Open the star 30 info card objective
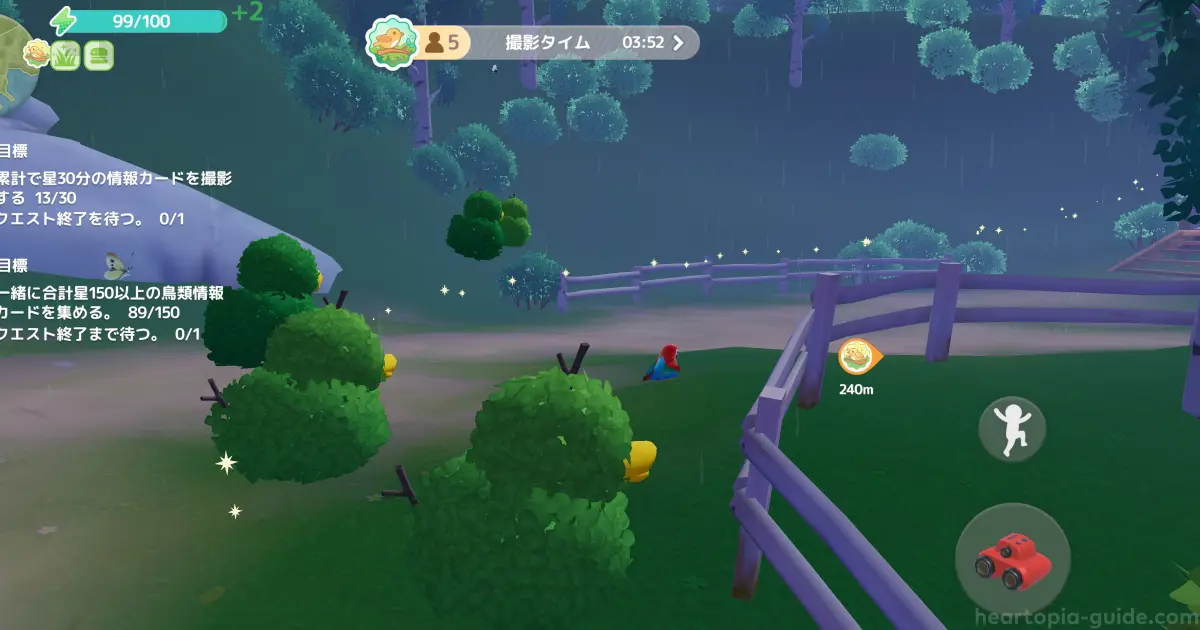This screenshot has width=1200, height=630. (x=115, y=188)
